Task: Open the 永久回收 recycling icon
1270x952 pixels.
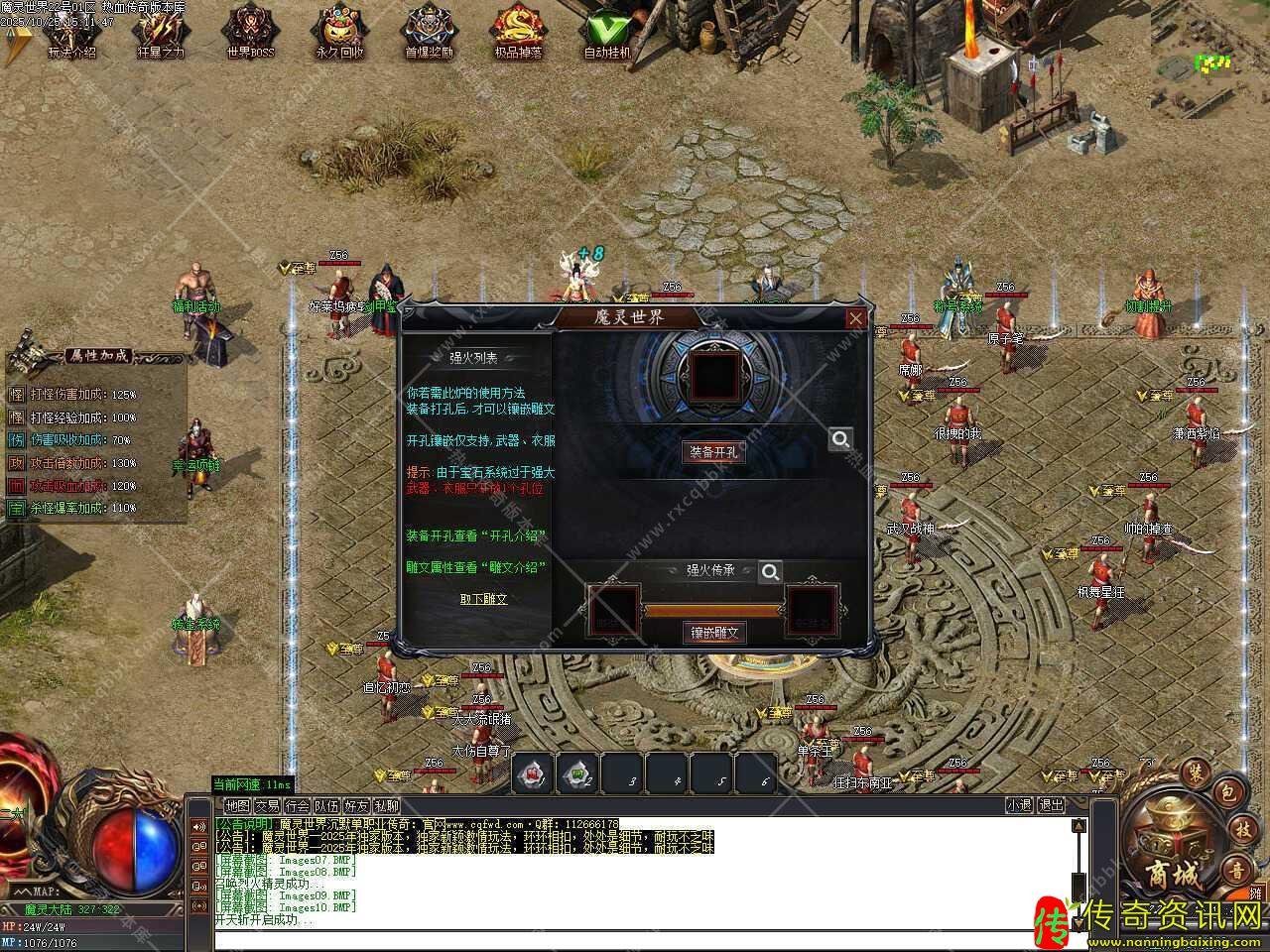Action: point(339,33)
